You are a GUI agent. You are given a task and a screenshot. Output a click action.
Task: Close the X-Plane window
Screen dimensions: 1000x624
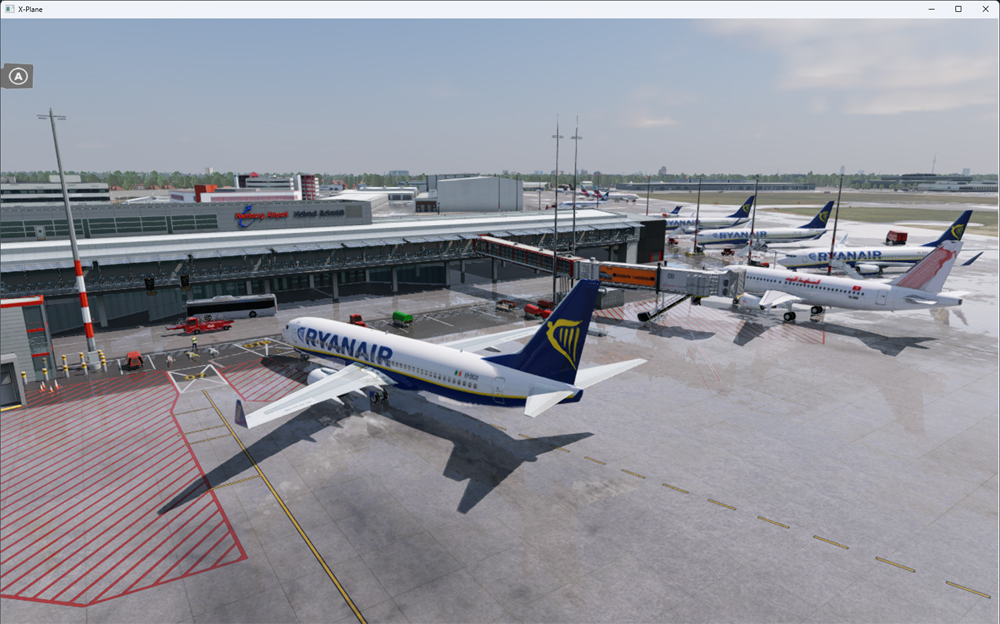[985, 9]
